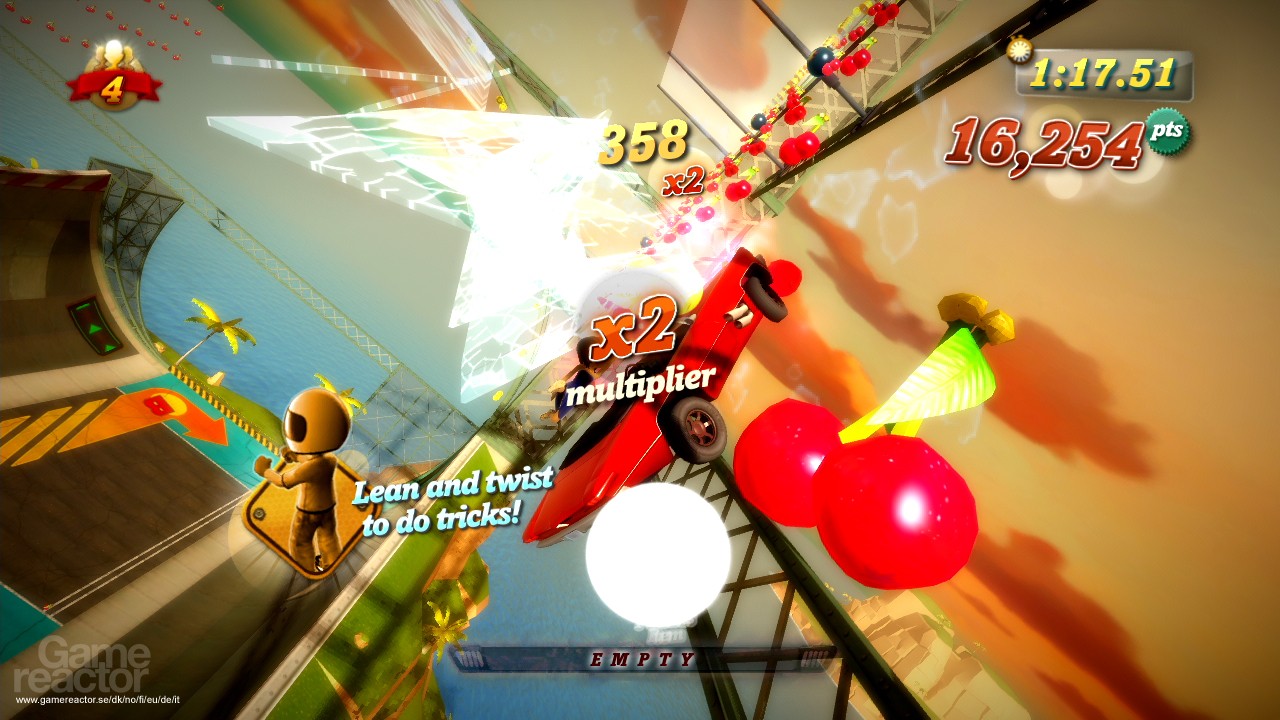The height and width of the screenshot is (720, 1280).
Task: Click the green pts stamp icon
Action: coord(1166,131)
